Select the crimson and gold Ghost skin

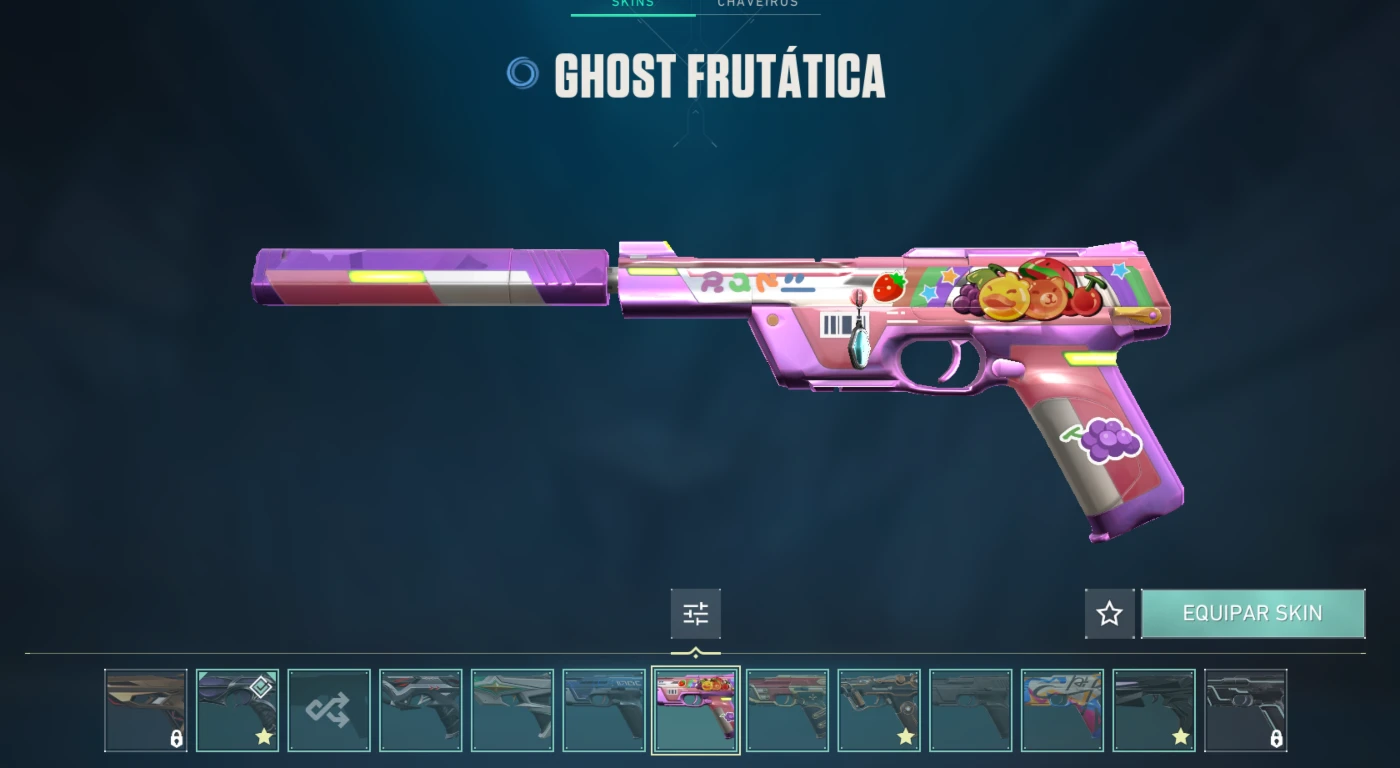click(x=787, y=710)
